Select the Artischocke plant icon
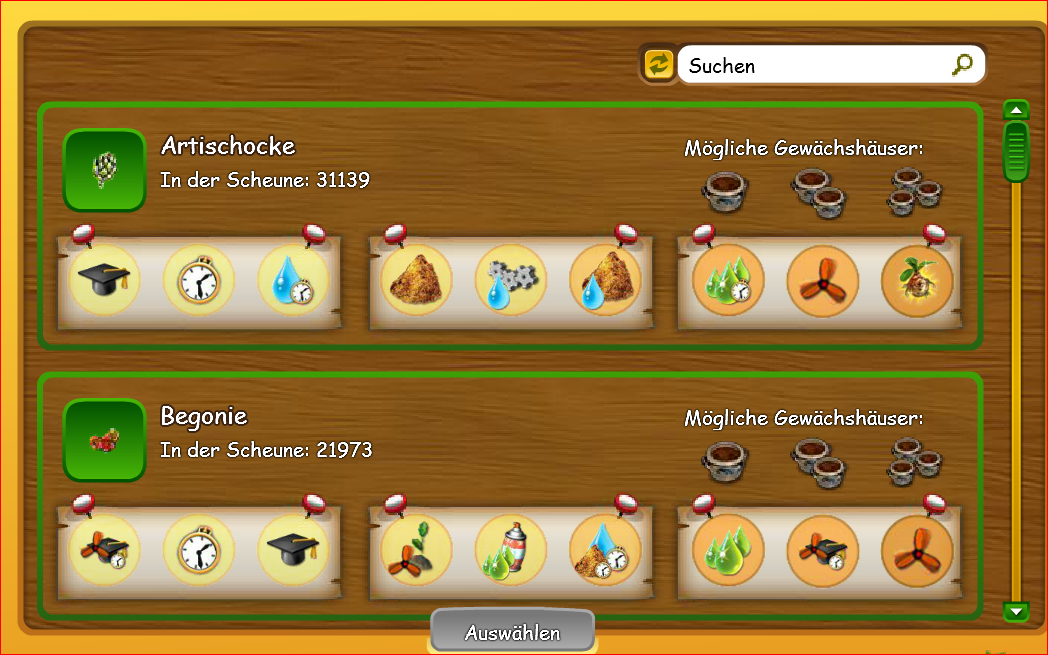1048x655 pixels. coord(104,170)
